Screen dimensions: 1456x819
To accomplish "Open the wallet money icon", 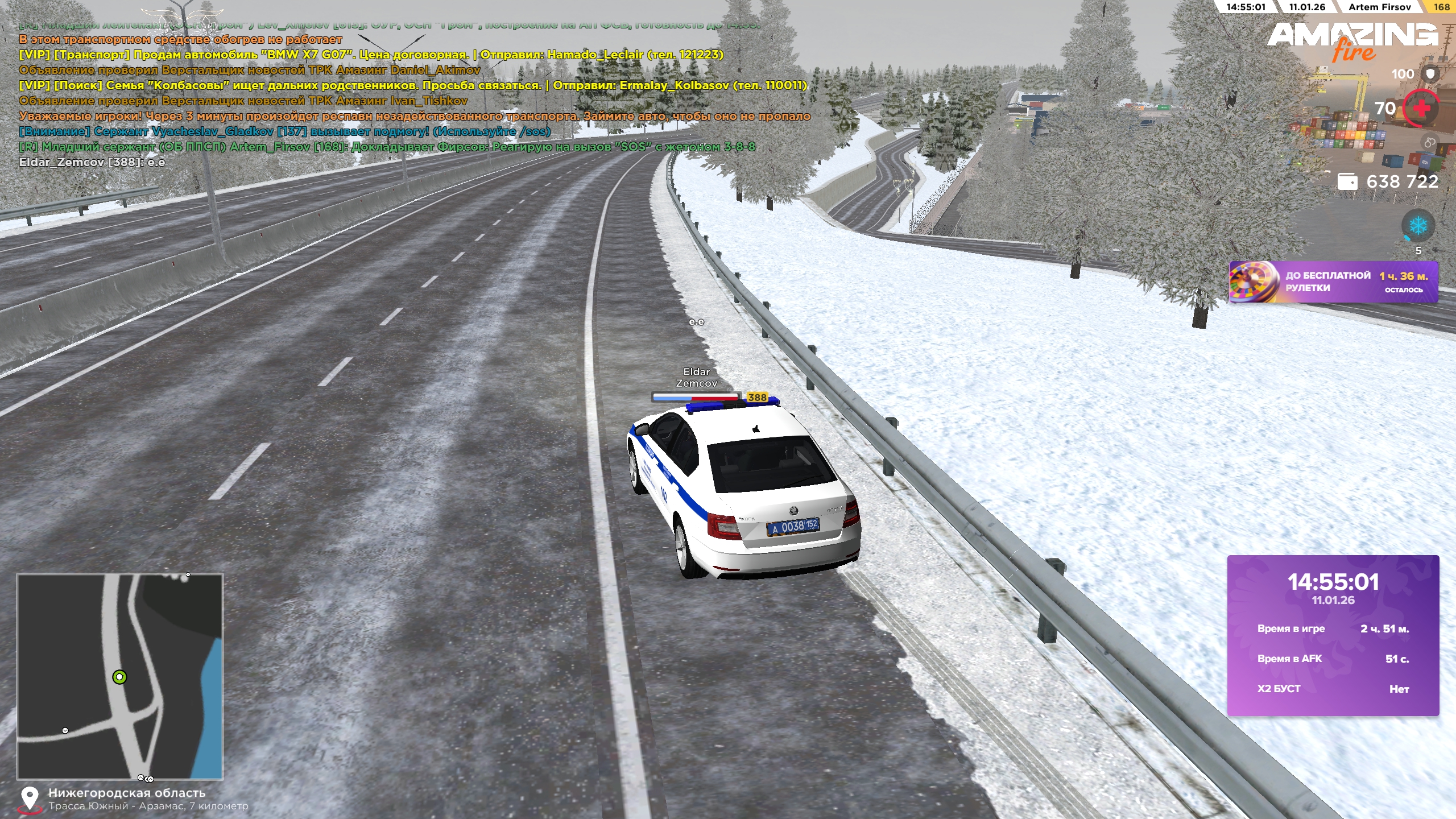I will 1347,181.
